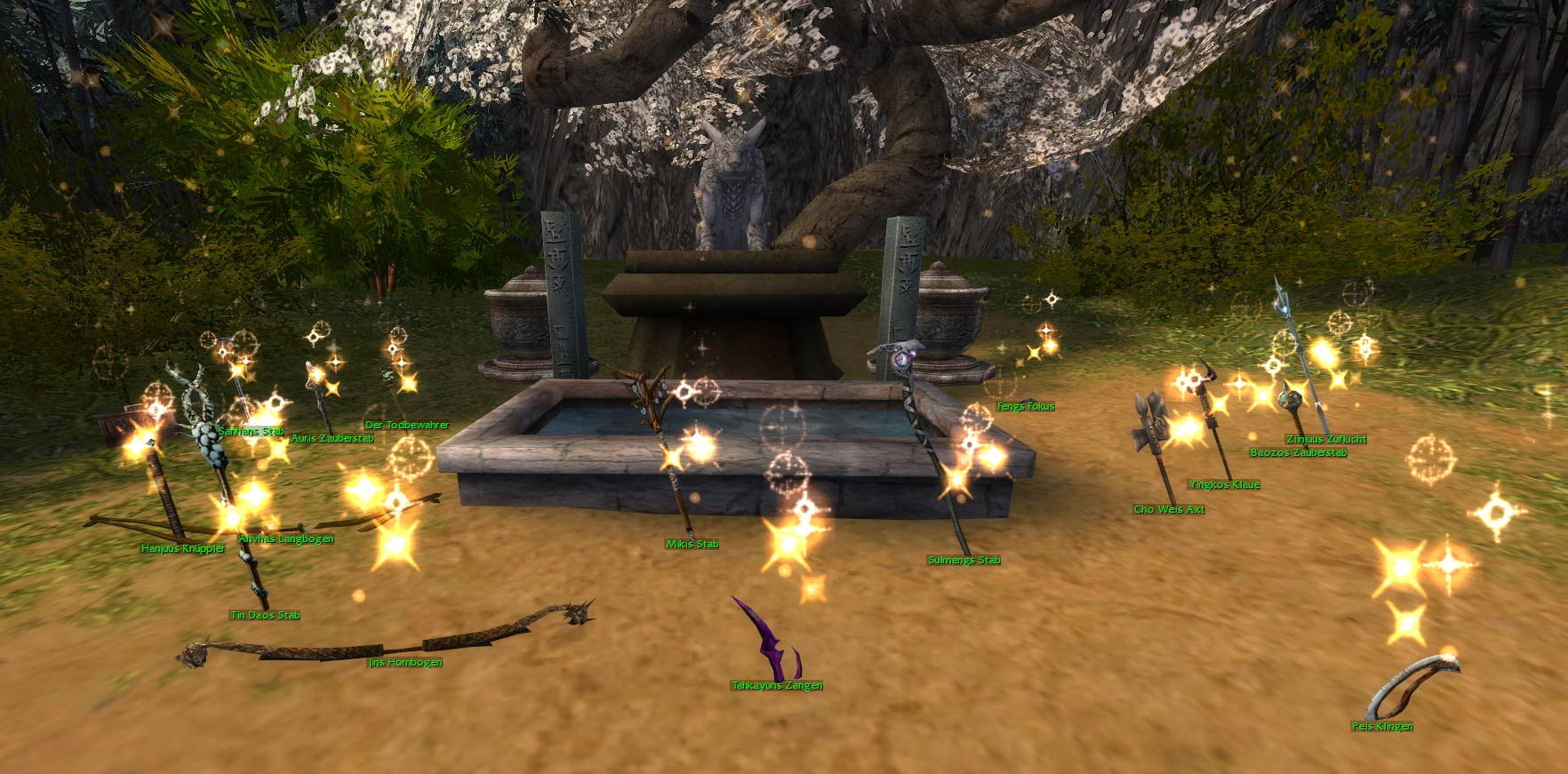Select the "Ahvhas Langbogen" name label
This screenshot has height=774, width=1568.
[x=286, y=539]
